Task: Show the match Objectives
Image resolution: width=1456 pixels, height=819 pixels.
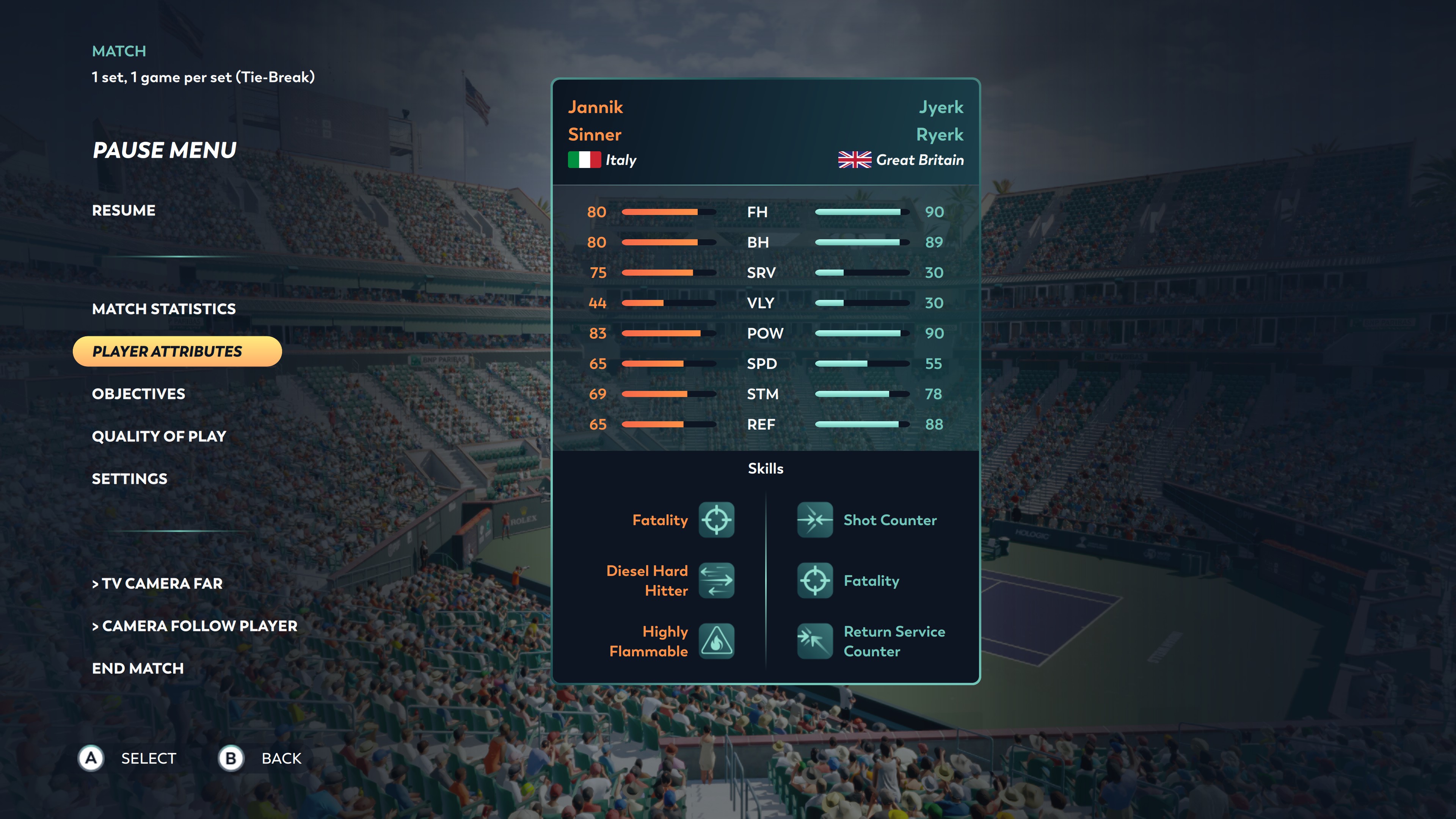Action: pos(138,394)
